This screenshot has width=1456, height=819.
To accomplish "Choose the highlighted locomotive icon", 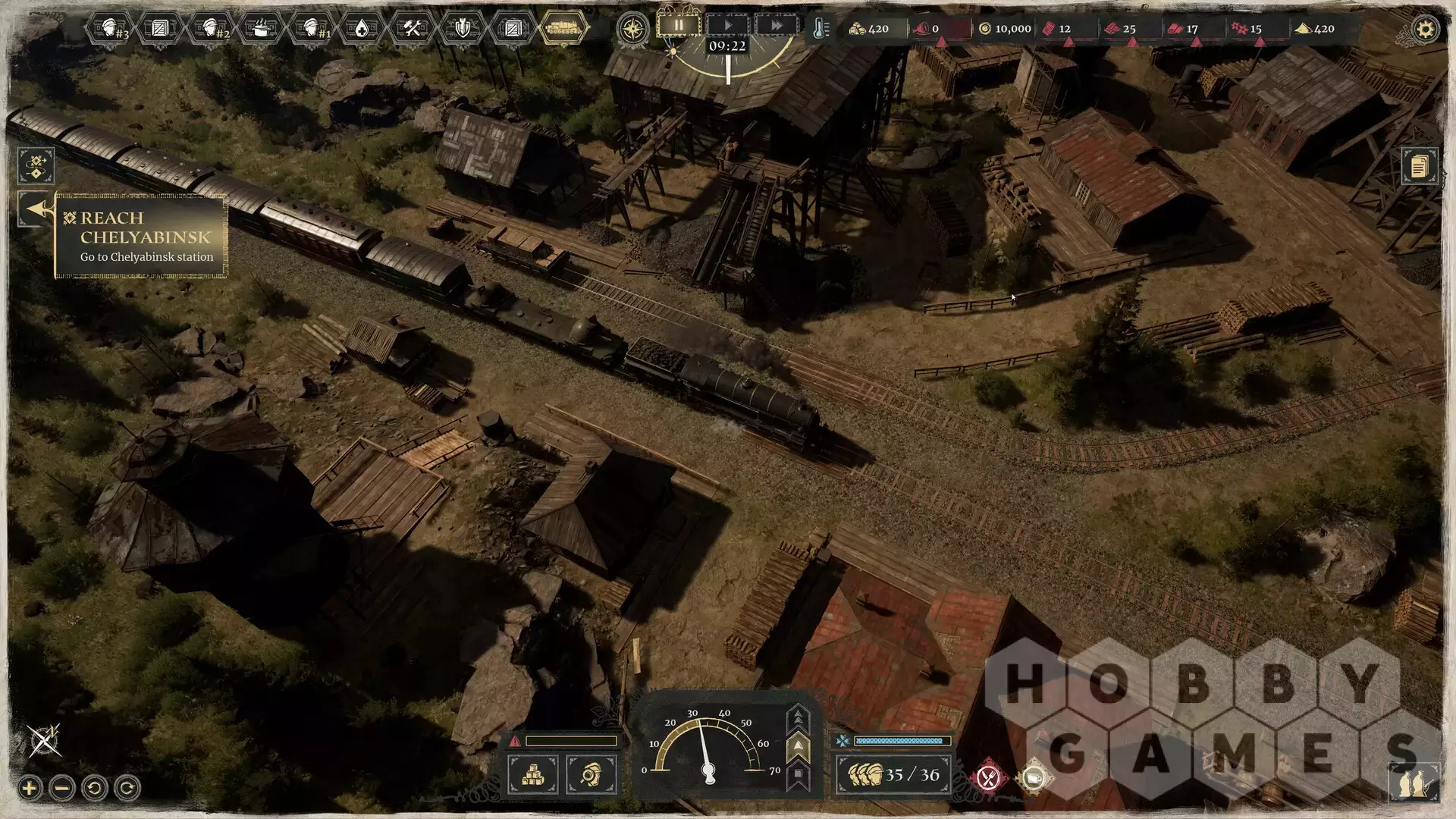I will coord(563,29).
